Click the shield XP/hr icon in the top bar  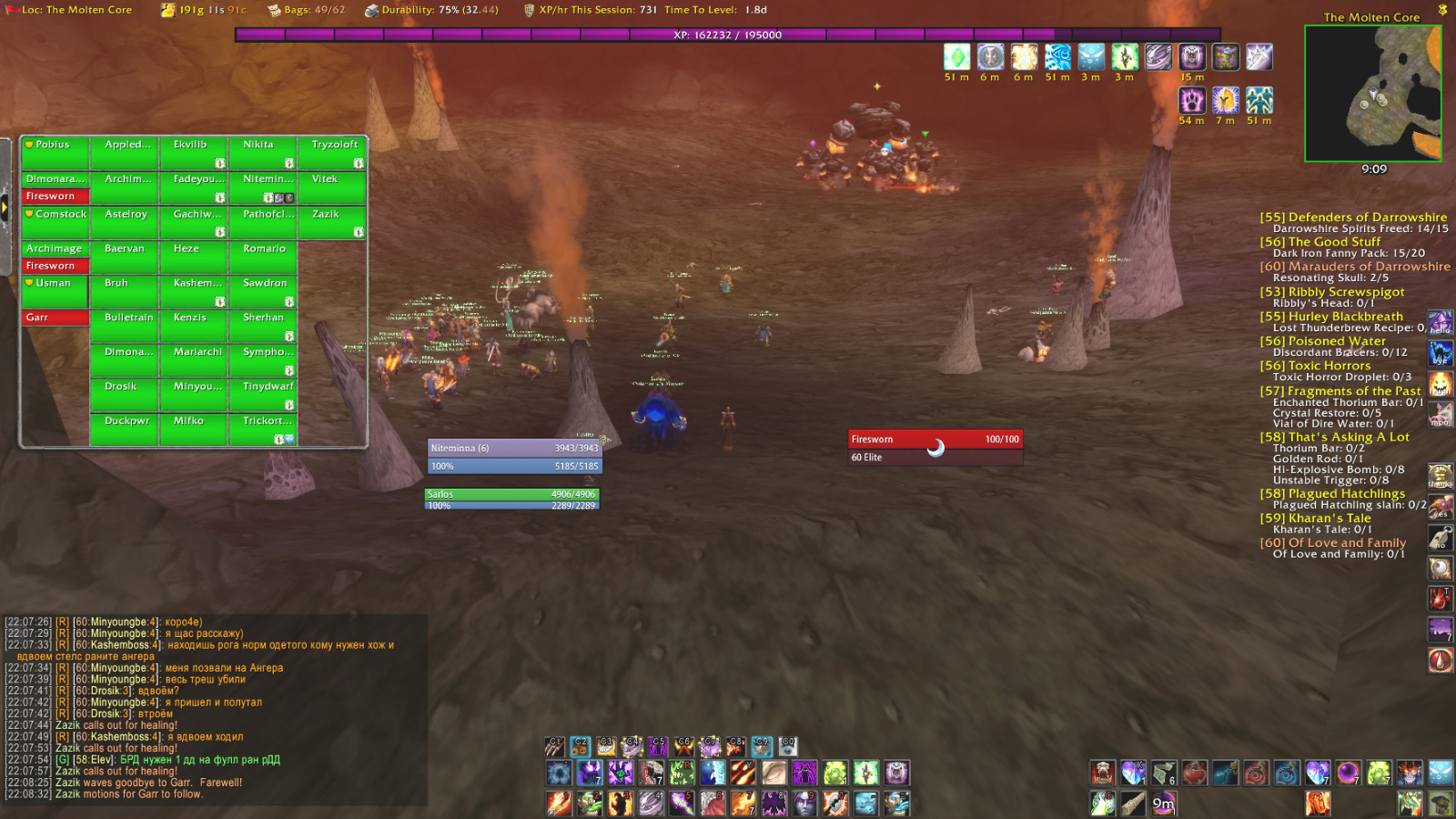[526, 10]
